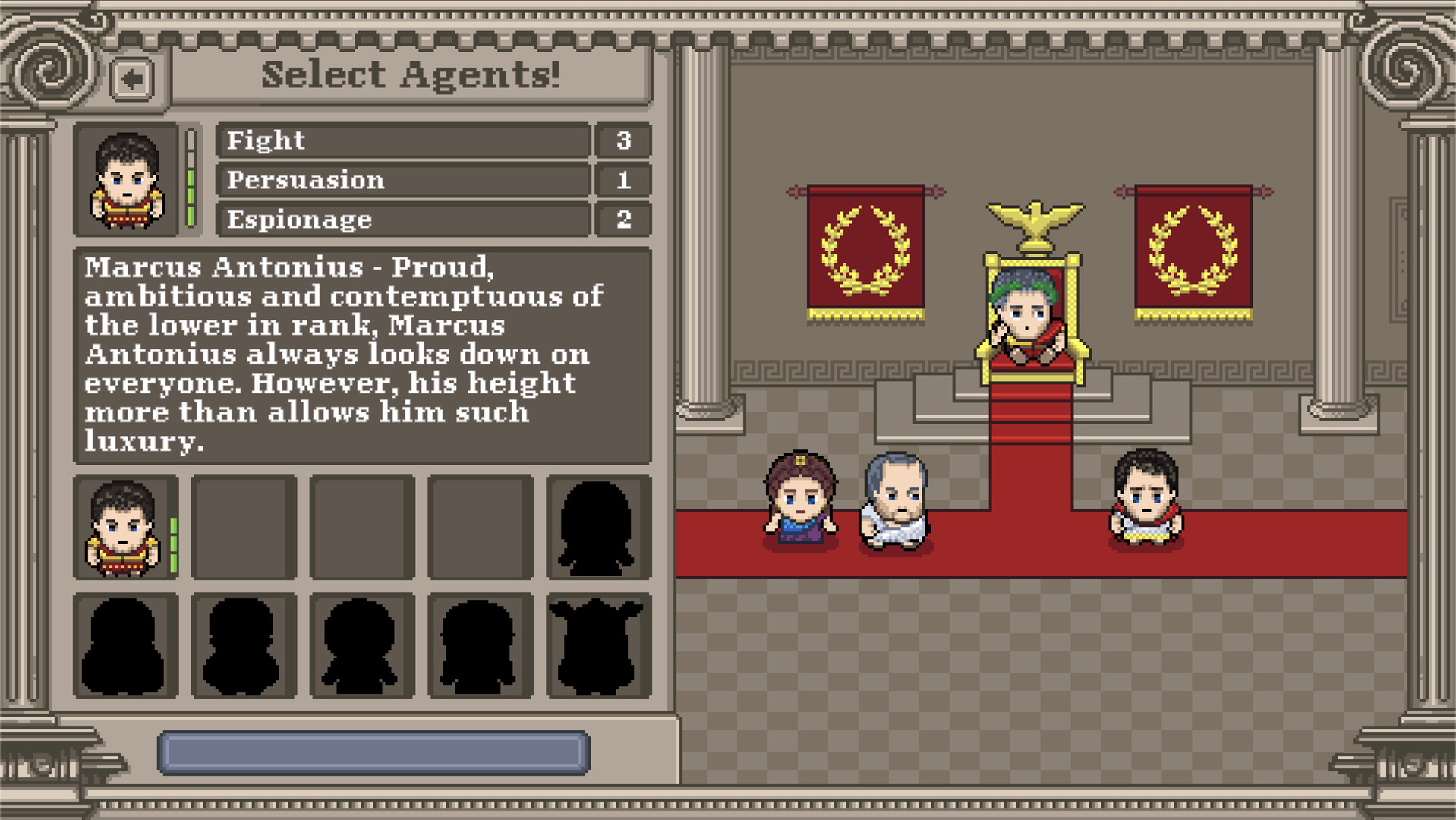Screen dimensions: 1456x820
Task: Open the Fight stat row
Action: tap(402, 140)
